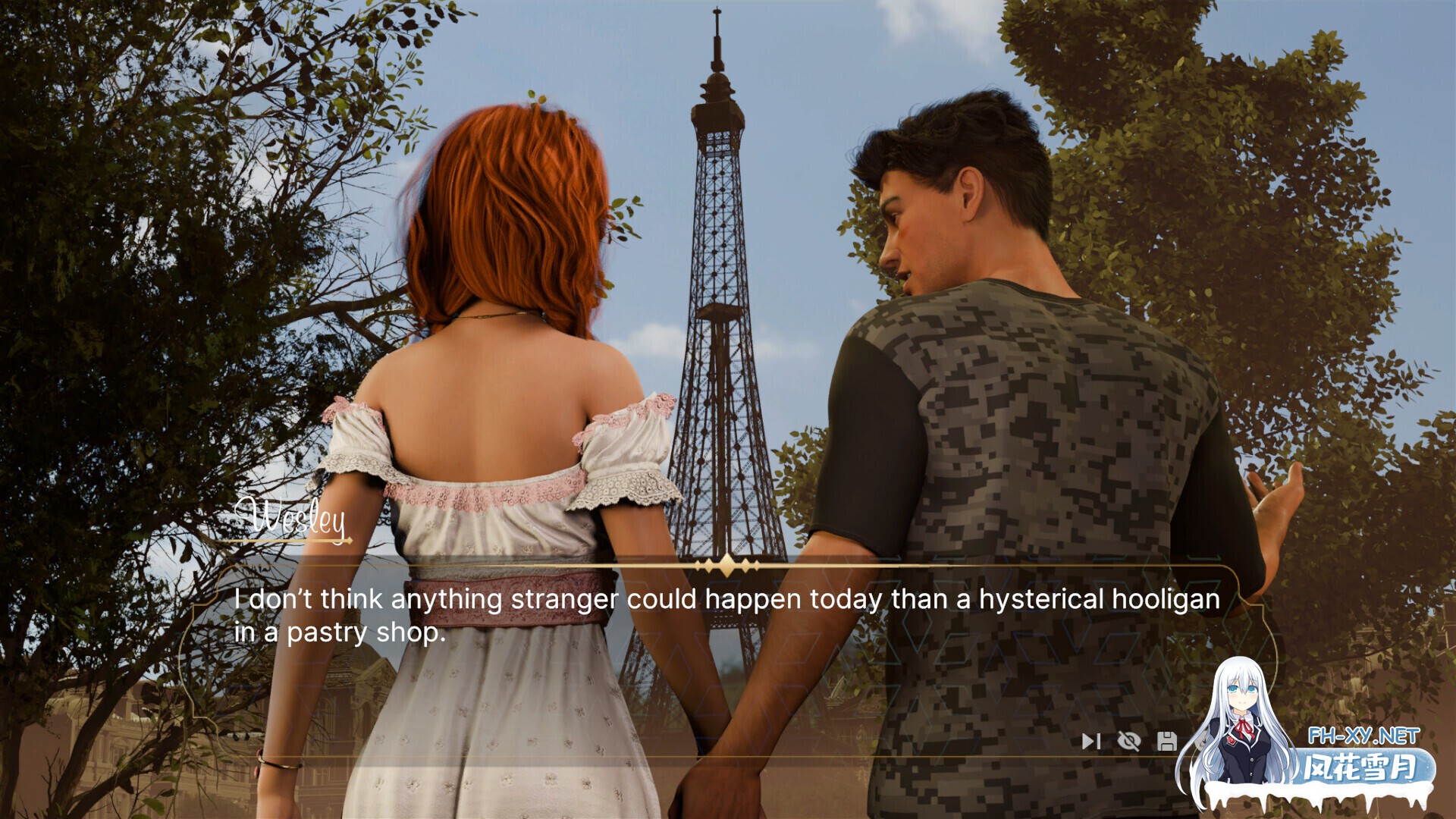Hide the dialogue box with the crossed-eye icon
Image resolution: width=1456 pixels, height=819 pixels.
coord(1129,741)
